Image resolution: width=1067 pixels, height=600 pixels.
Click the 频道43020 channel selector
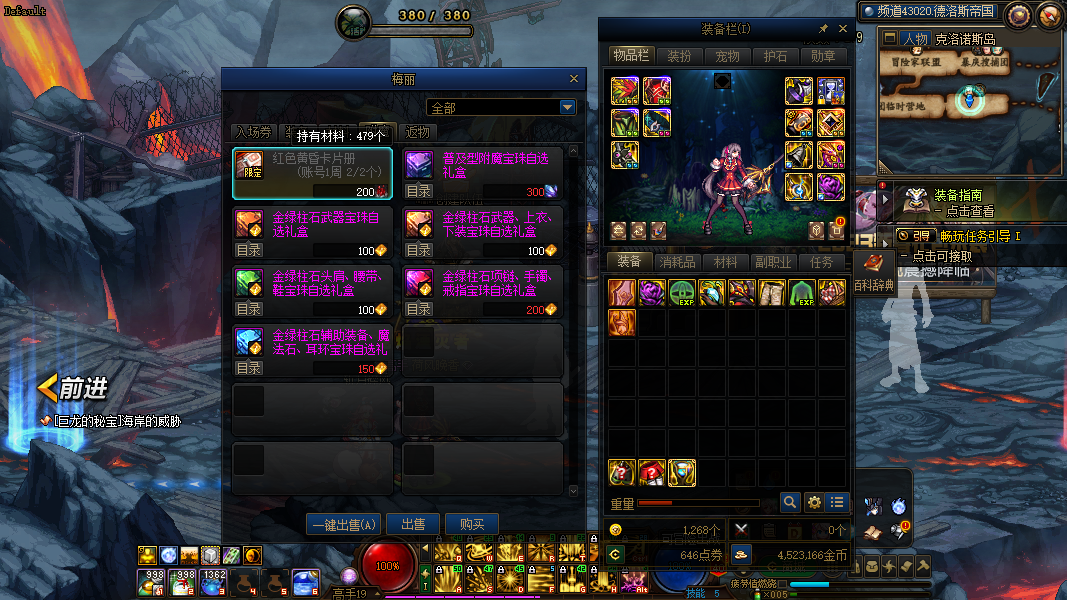click(928, 11)
